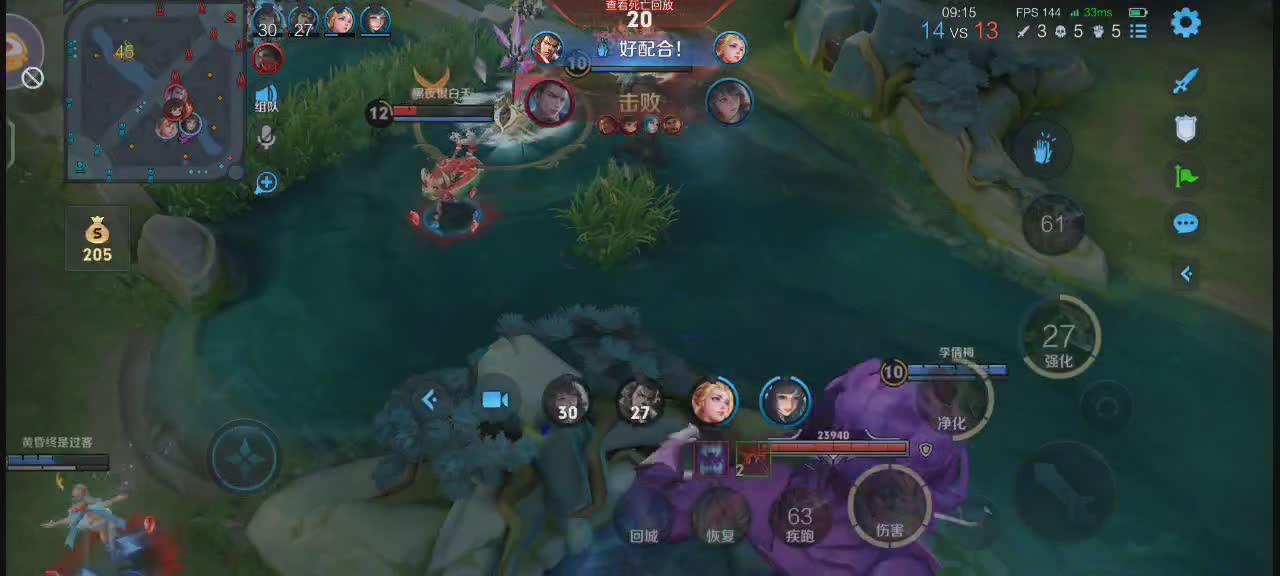Open the quick chat bubble
This screenshot has height=576, width=1280.
(1186, 223)
